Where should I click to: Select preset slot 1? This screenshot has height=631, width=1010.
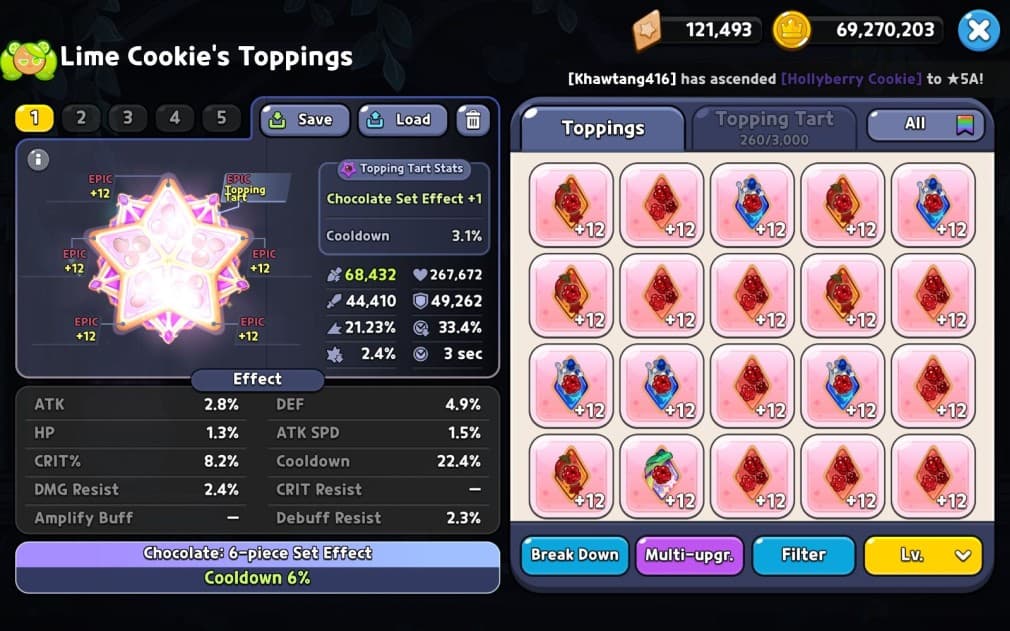coord(34,118)
